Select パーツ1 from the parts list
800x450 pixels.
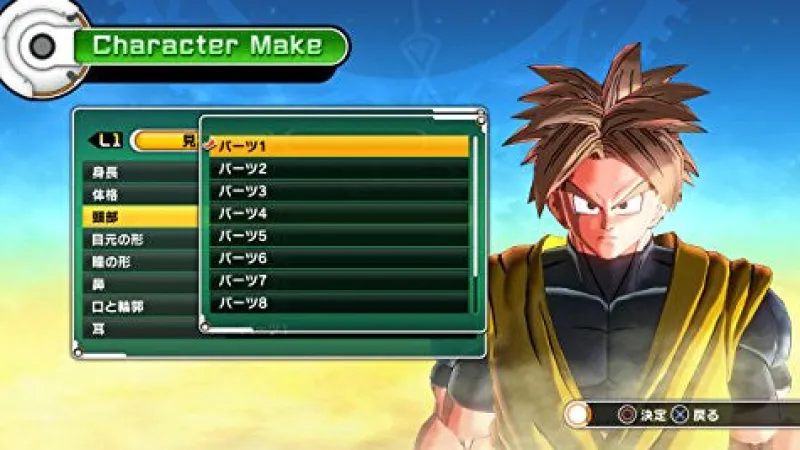340,147
